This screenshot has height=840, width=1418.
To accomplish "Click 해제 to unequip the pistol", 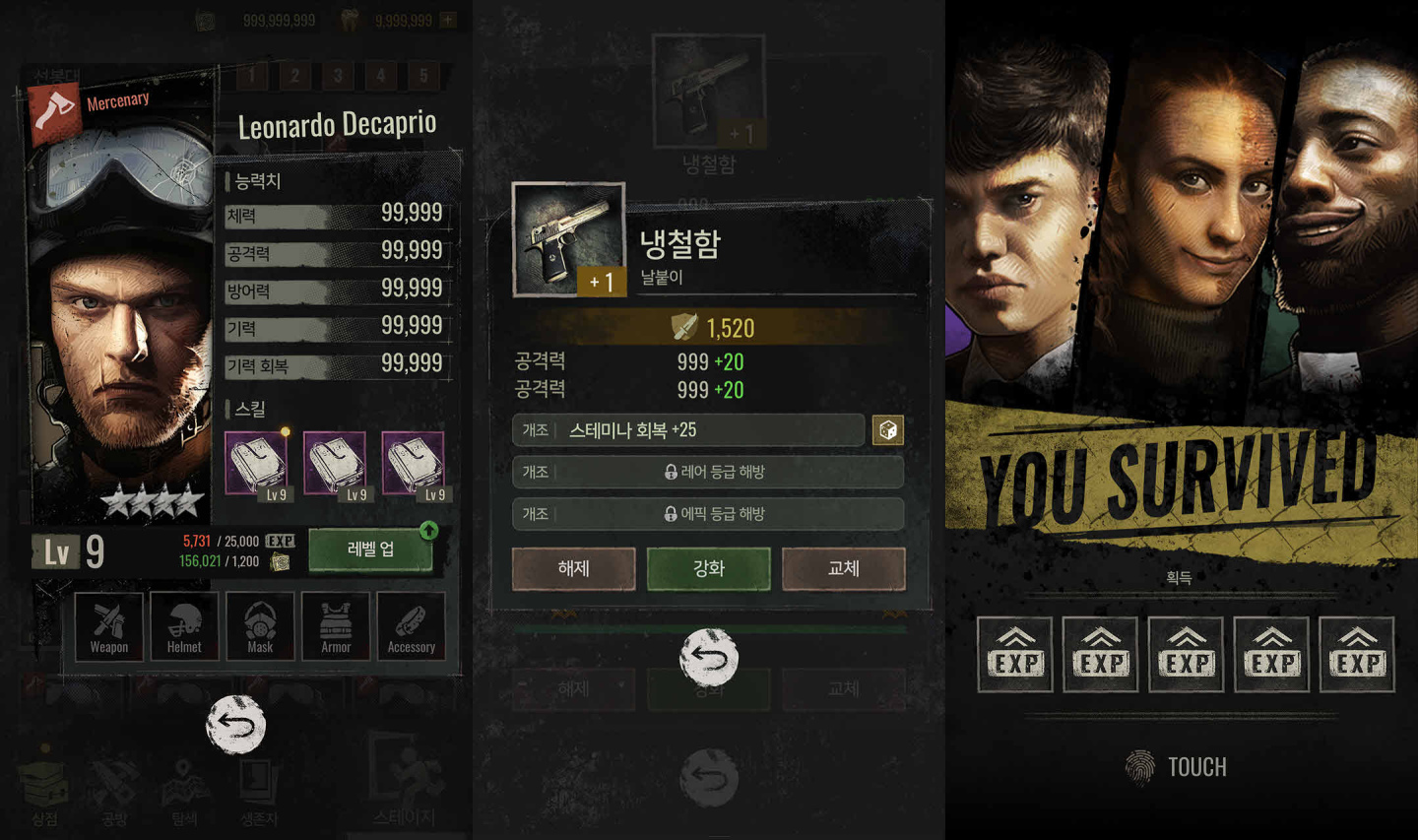I will pos(573,569).
